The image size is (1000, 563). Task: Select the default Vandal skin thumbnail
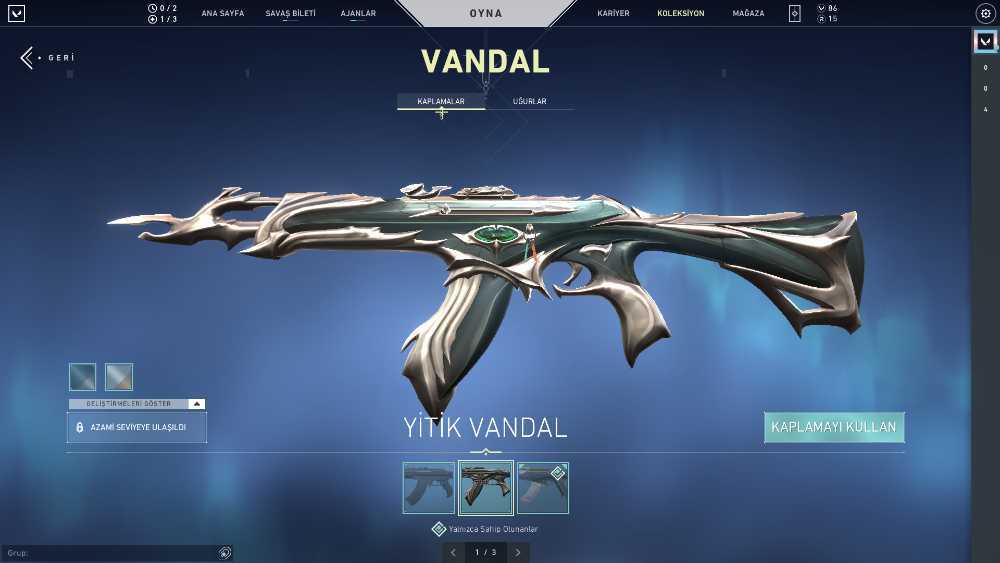click(428, 488)
